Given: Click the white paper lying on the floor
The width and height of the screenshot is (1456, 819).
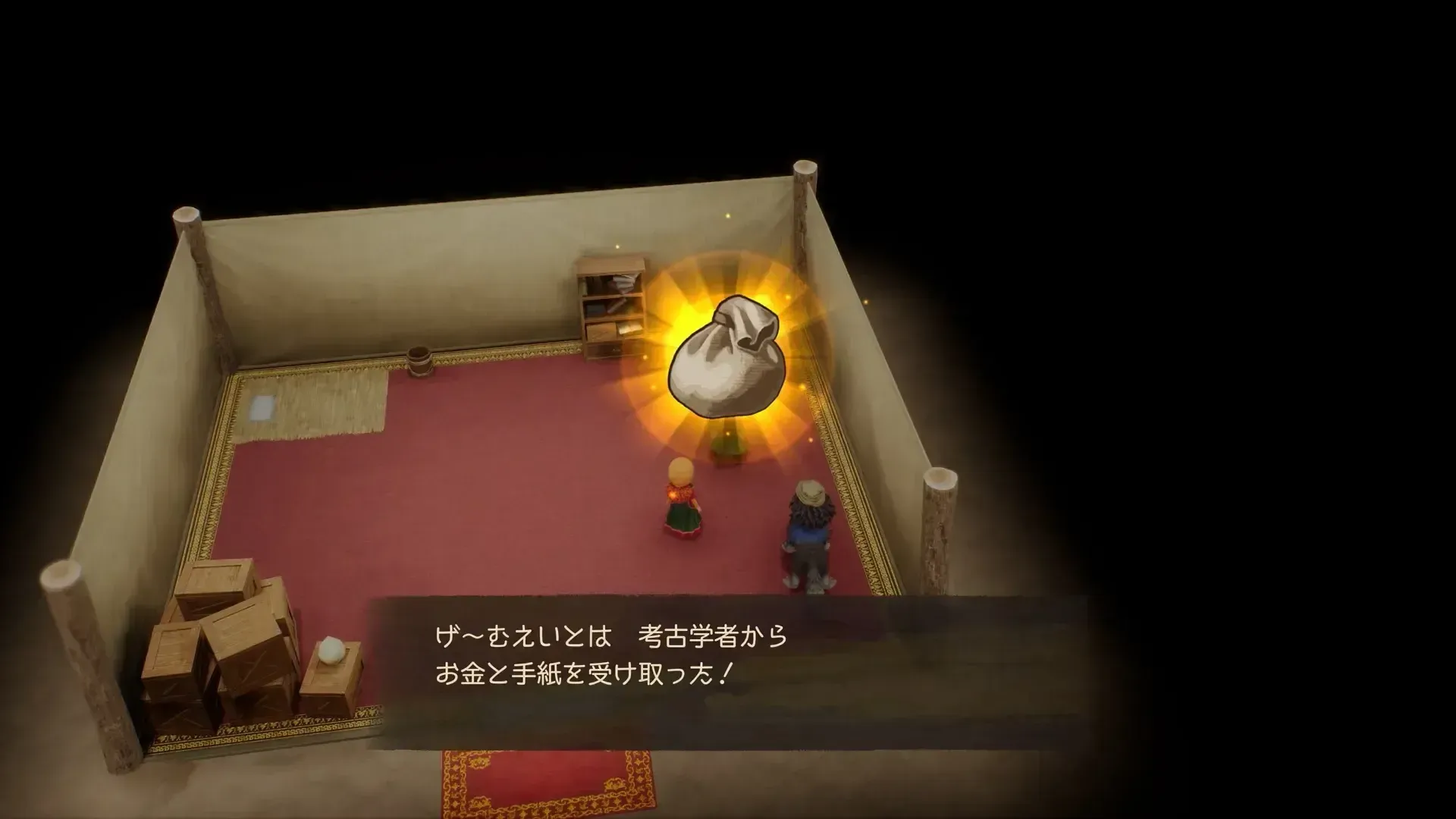Looking at the screenshot, I should (262, 409).
